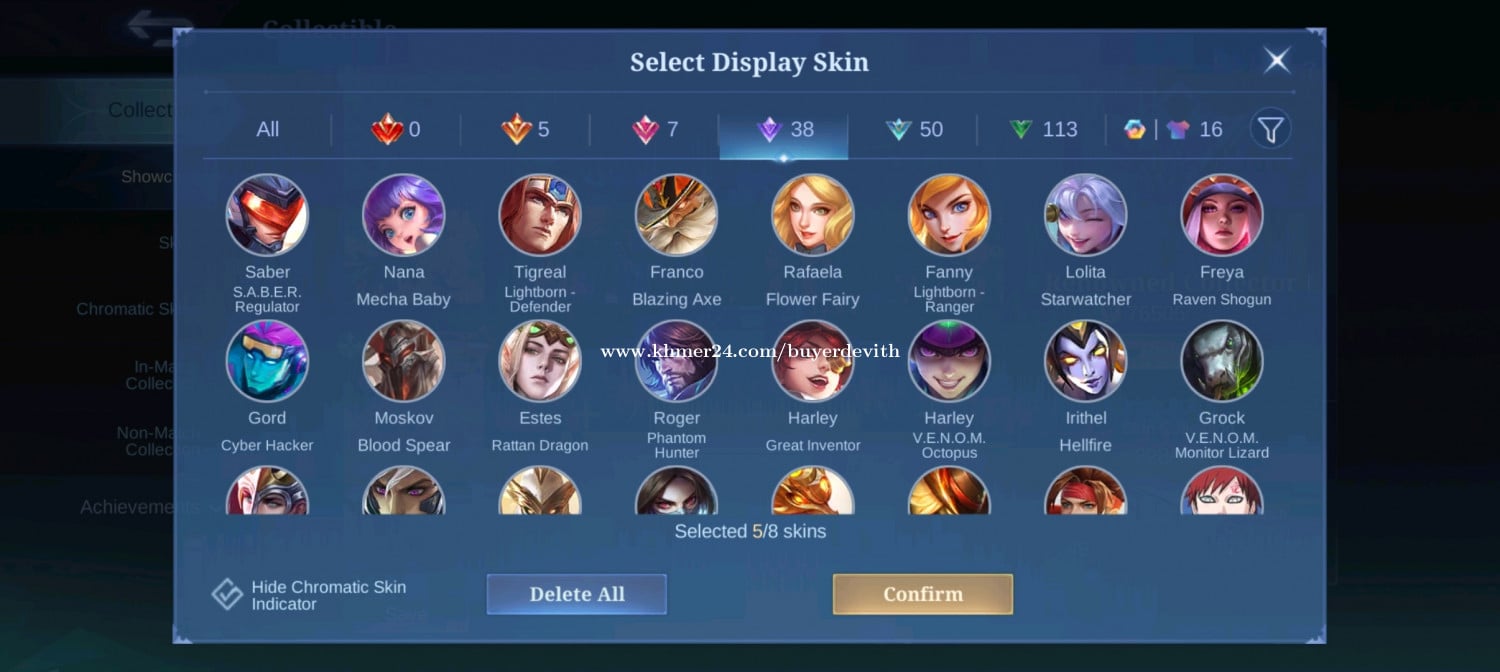Viewport: 1500px width, 672px height.
Task: Click the Delete All button
Action: coord(577,594)
